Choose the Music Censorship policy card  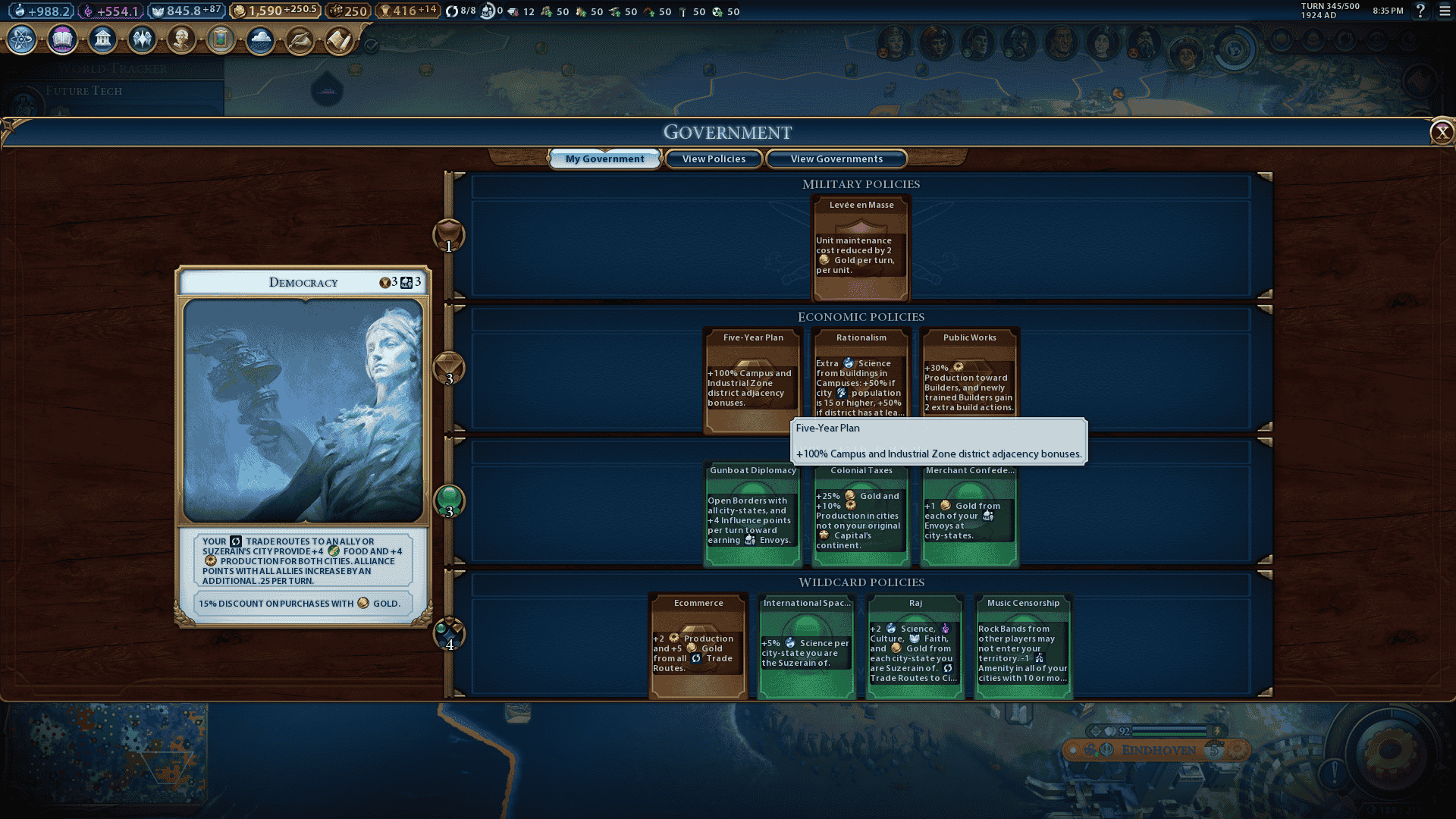point(1023,646)
